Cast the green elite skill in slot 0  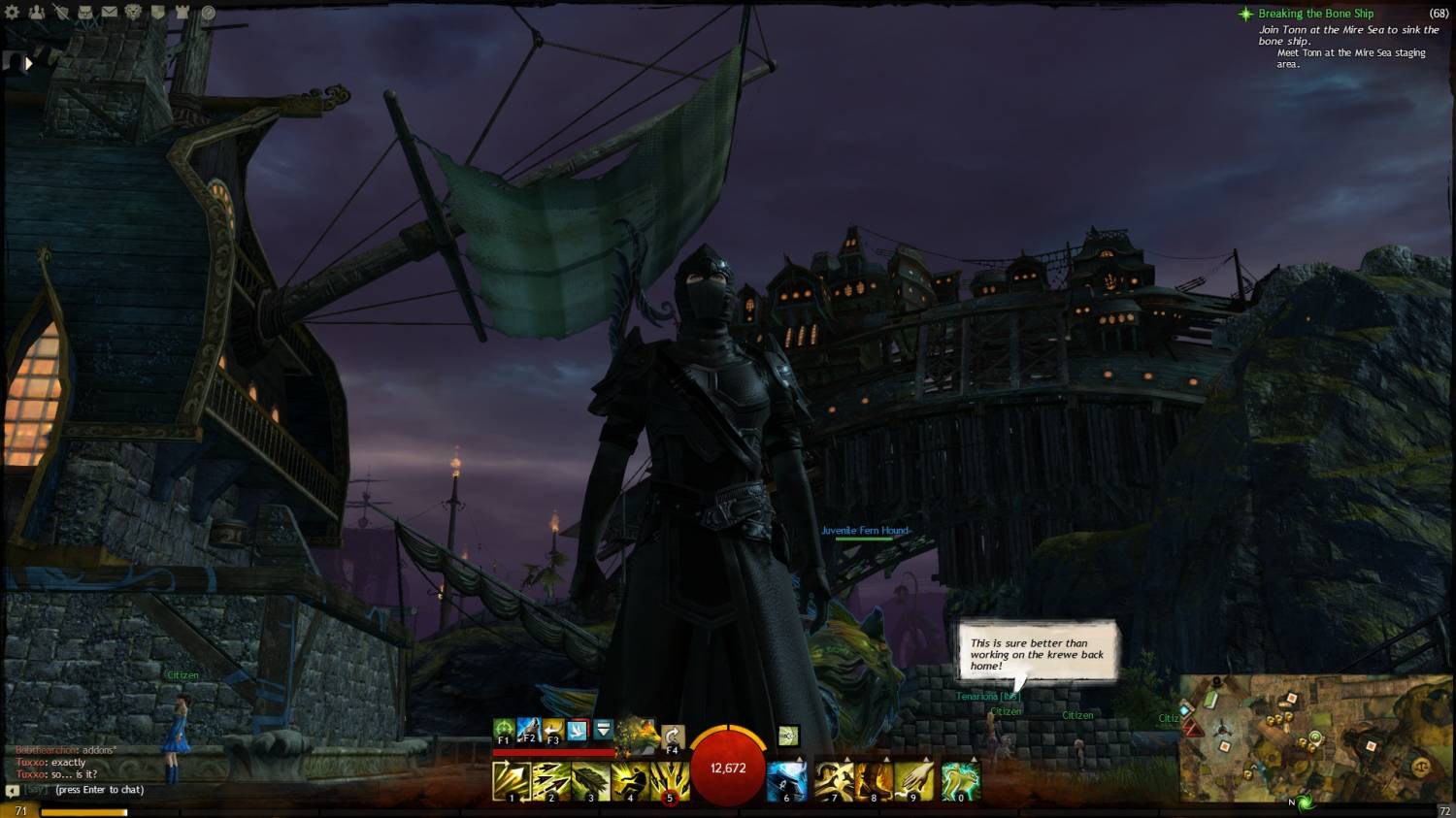pos(961,781)
